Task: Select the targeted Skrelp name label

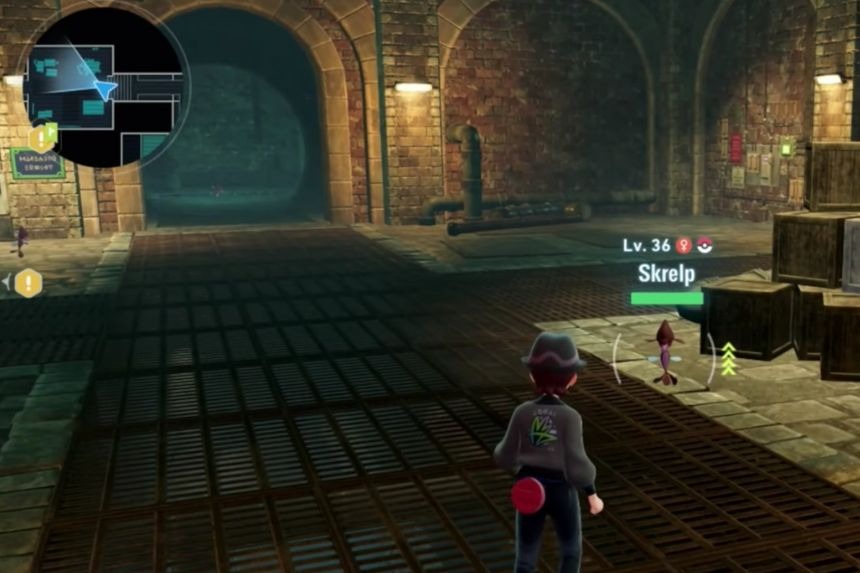Action: [x=666, y=272]
